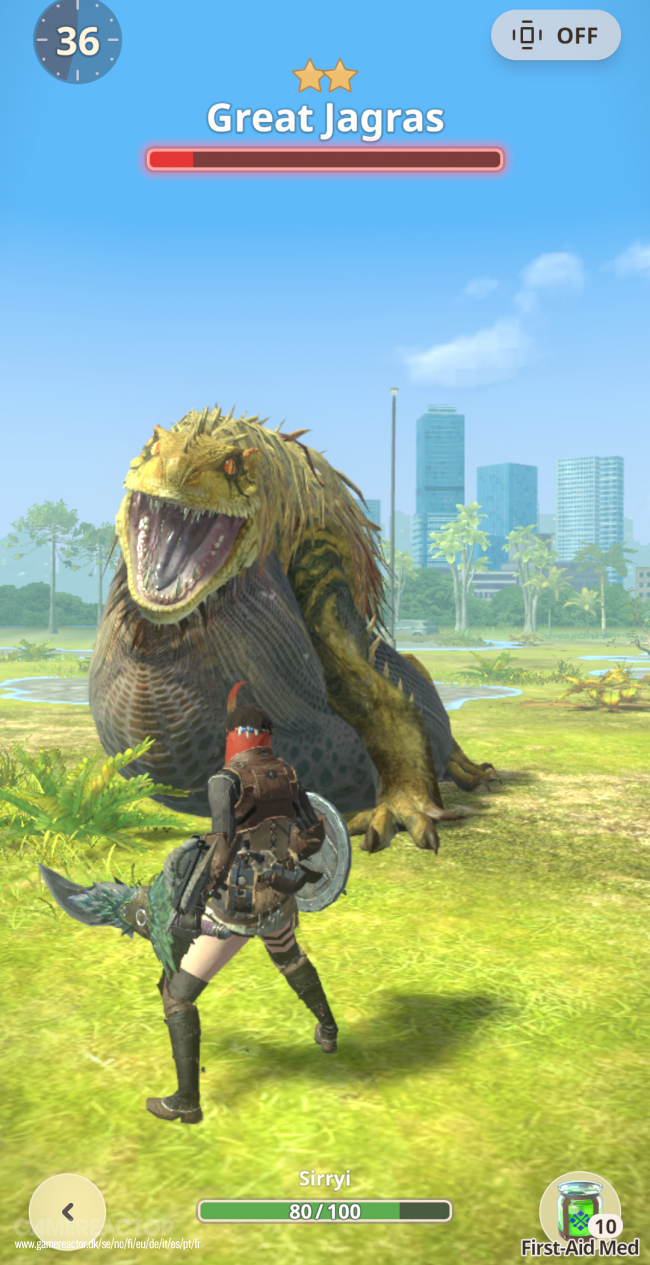
Task: Tap the back arrow button
Action: (68, 1211)
